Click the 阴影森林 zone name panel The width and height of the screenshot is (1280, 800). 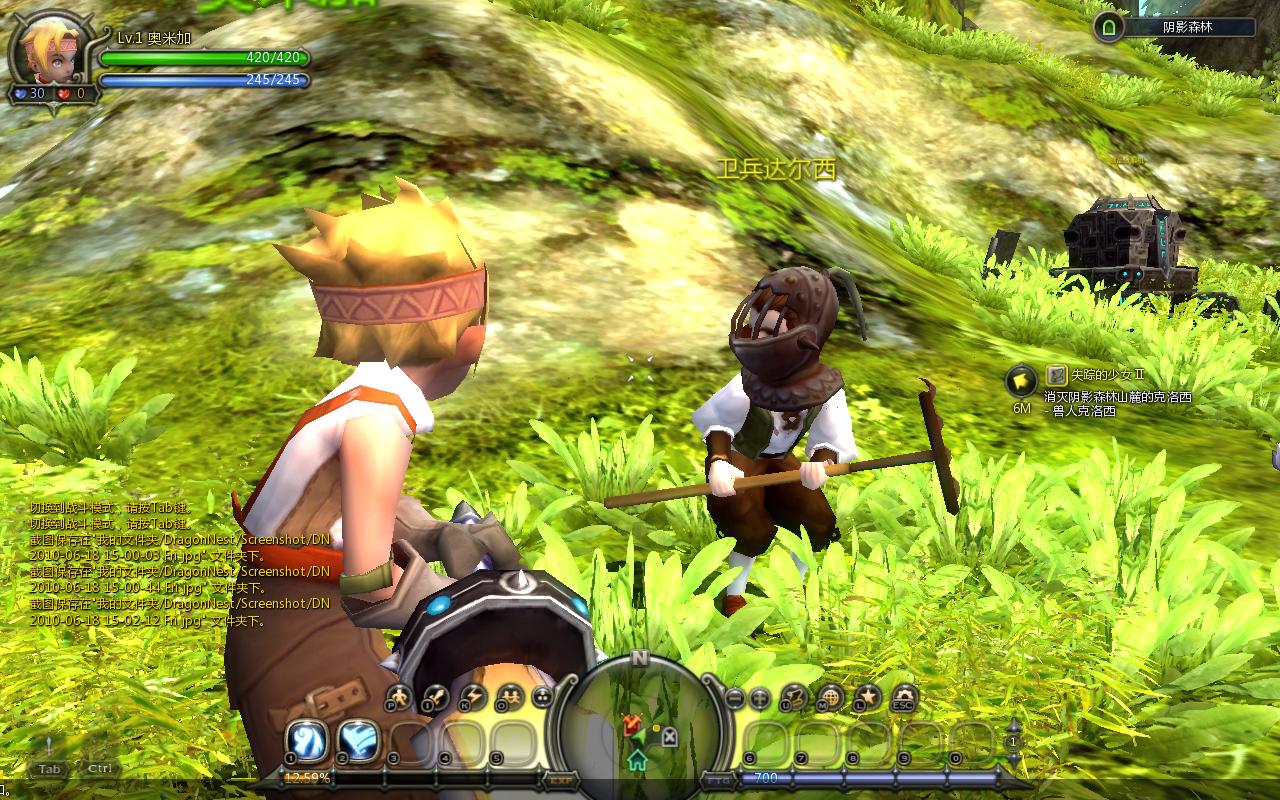tap(1187, 28)
